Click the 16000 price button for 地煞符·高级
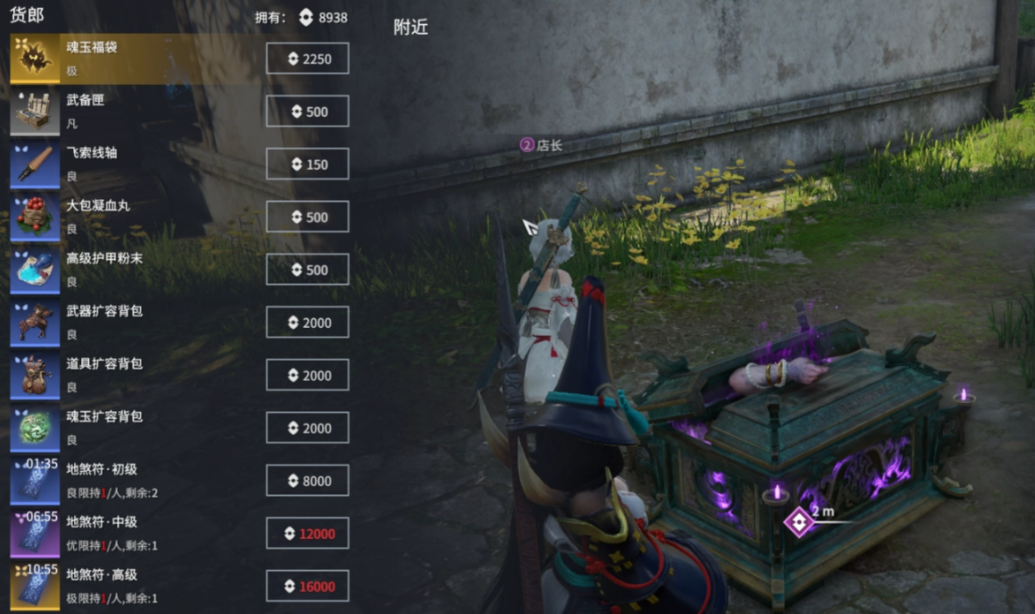This screenshot has height=614, width=1035. click(x=307, y=586)
